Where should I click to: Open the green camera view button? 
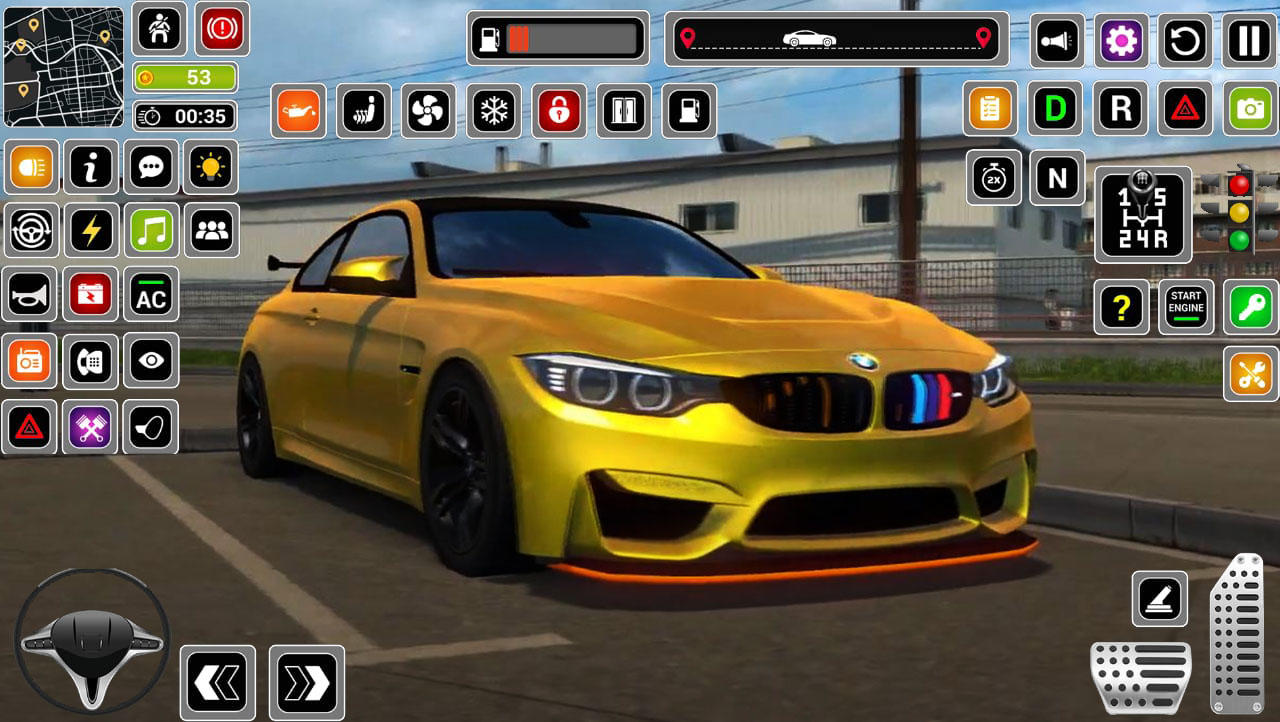click(x=1250, y=108)
